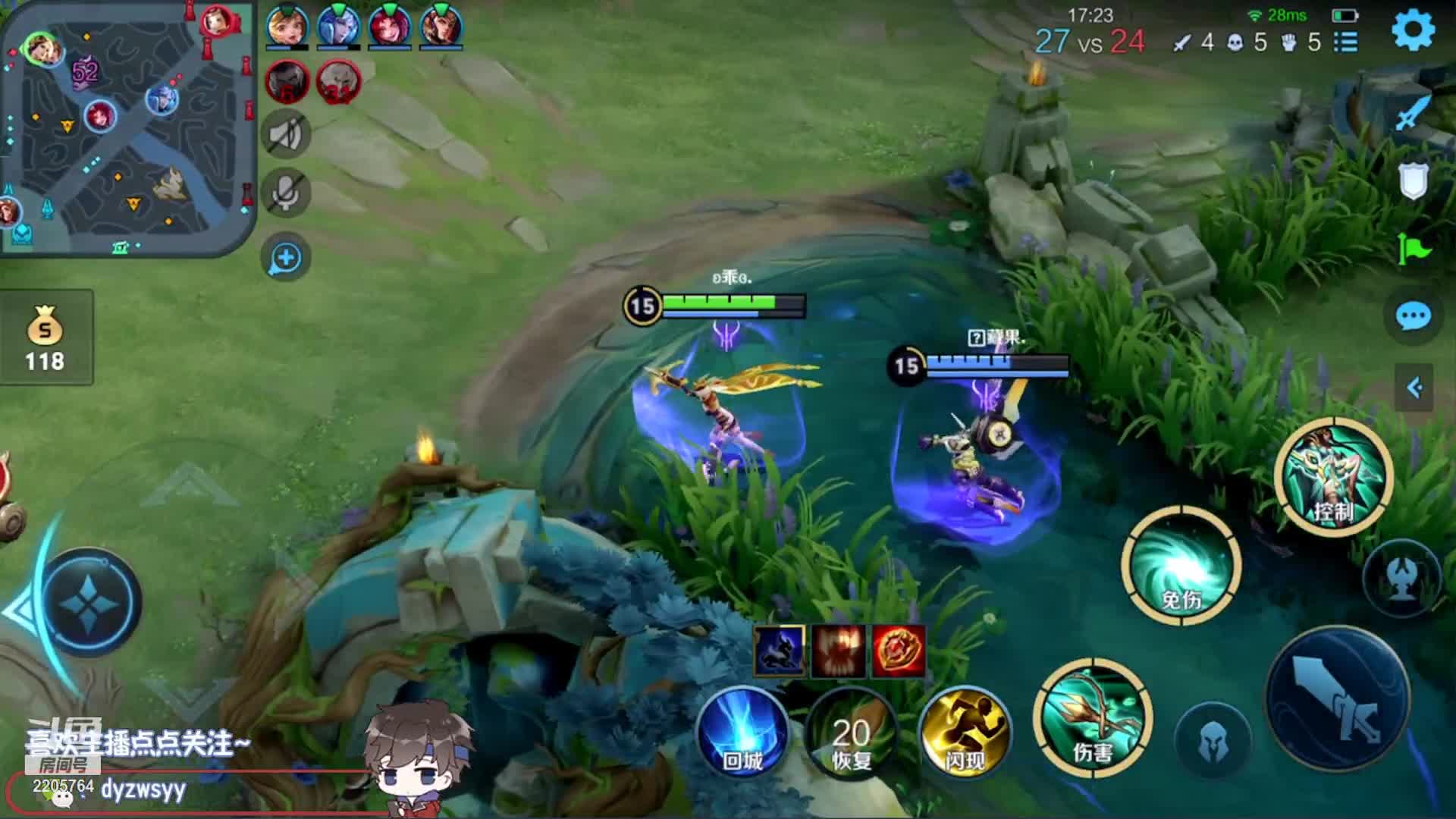Viewport: 1456px width, 819px height.
Task: Toggle the muted microphone icon
Action: click(286, 191)
